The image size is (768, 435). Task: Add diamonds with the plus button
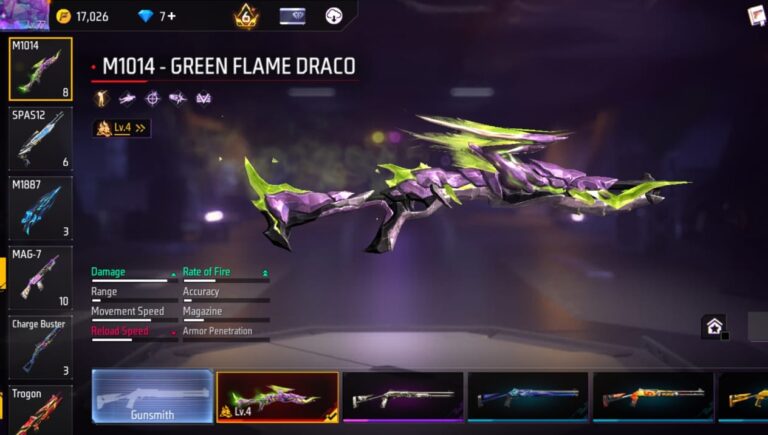coord(171,16)
